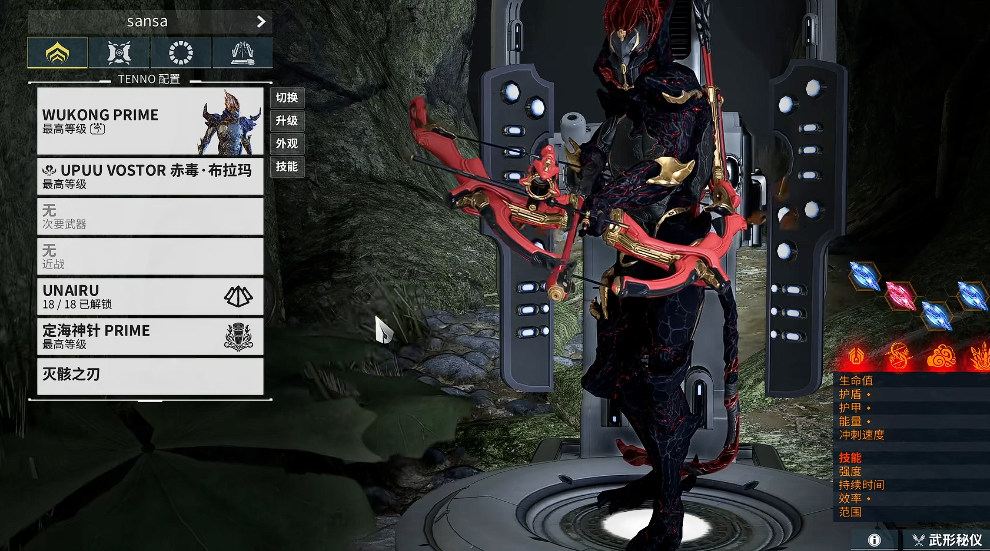
Task: Click the 切换 (switch) button
Action: point(287,98)
